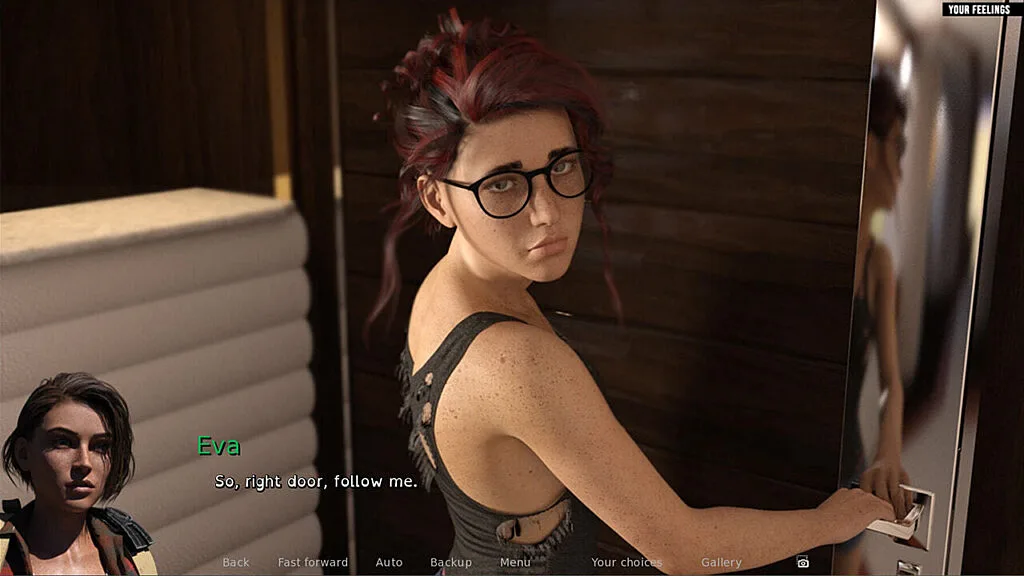
Task: Open the Your Feelings panel
Action: pyautogui.click(x=982, y=9)
